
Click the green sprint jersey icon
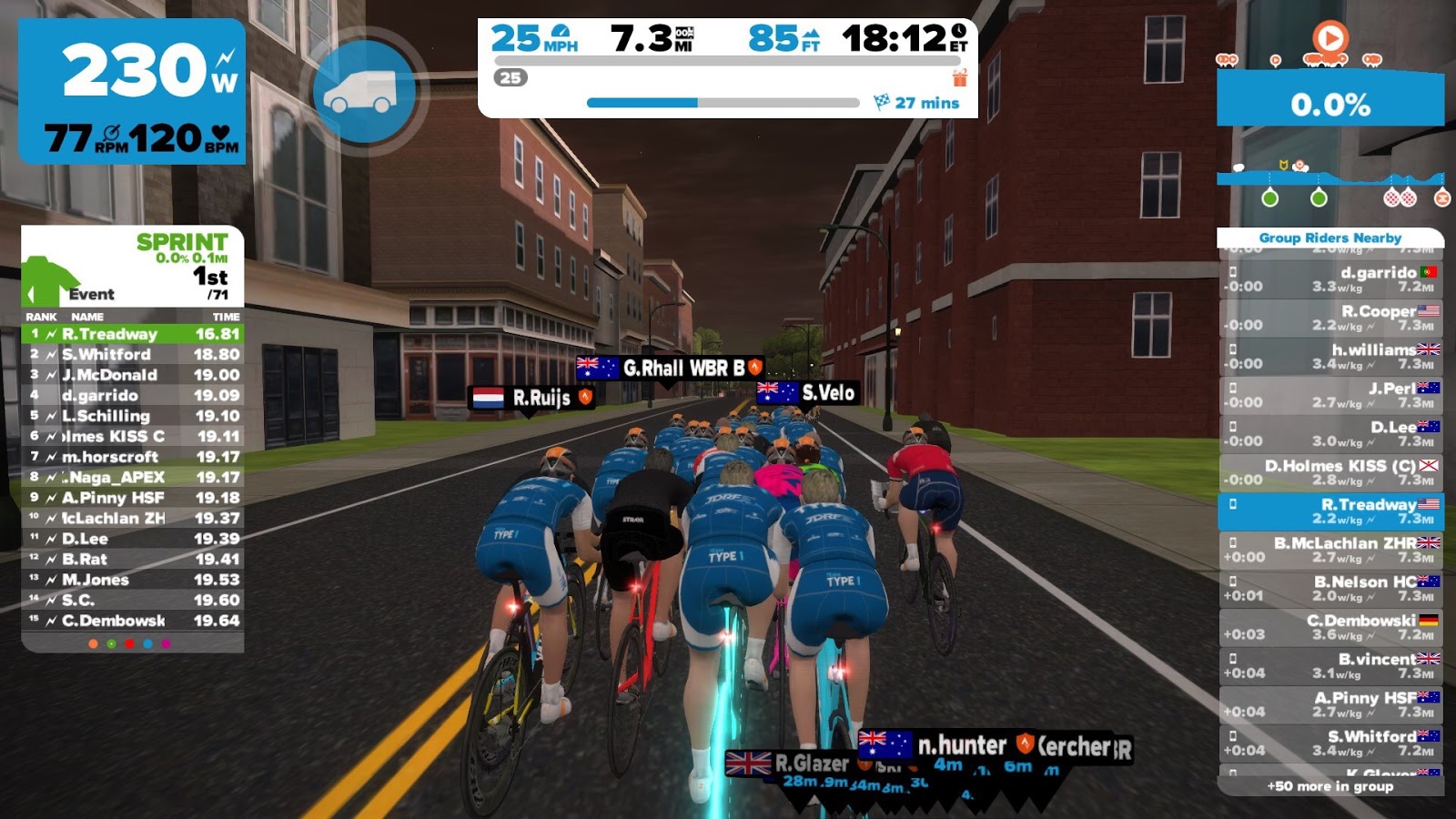tap(47, 280)
